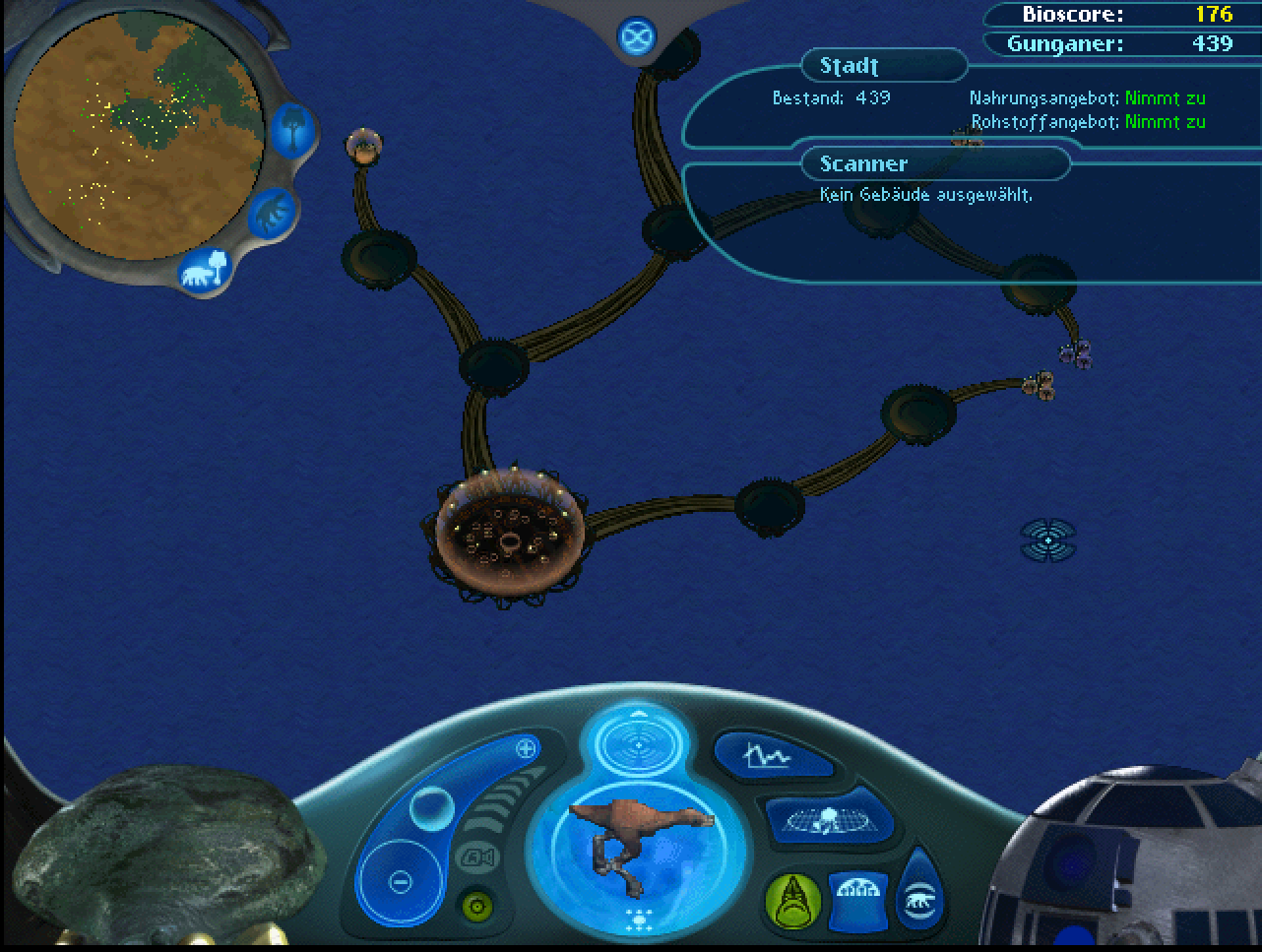The height and width of the screenshot is (952, 1262).
Task: Click the small yellow-green target button
Action: tap(478, 905)
